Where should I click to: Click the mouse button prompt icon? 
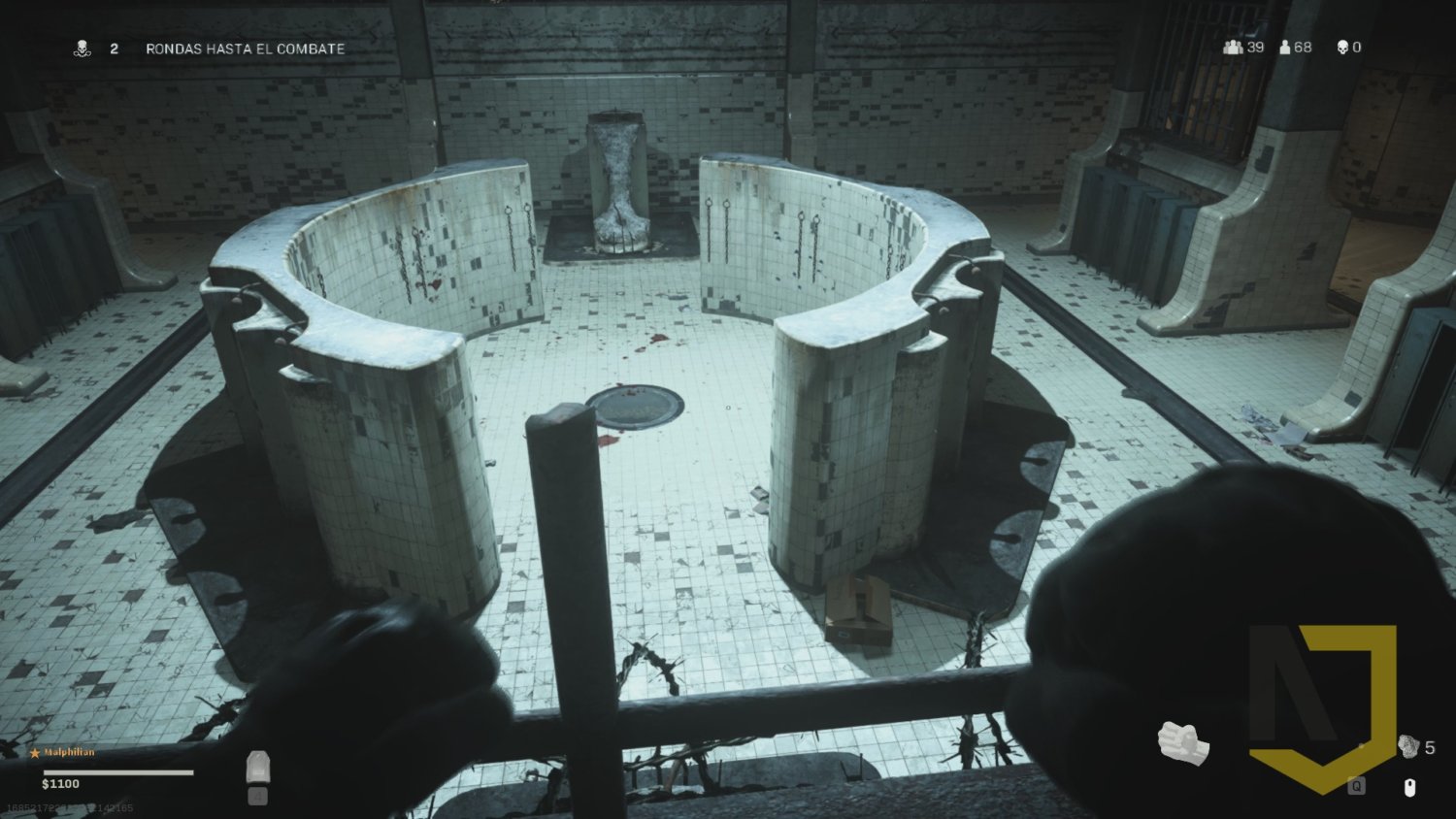(1409, 788)
